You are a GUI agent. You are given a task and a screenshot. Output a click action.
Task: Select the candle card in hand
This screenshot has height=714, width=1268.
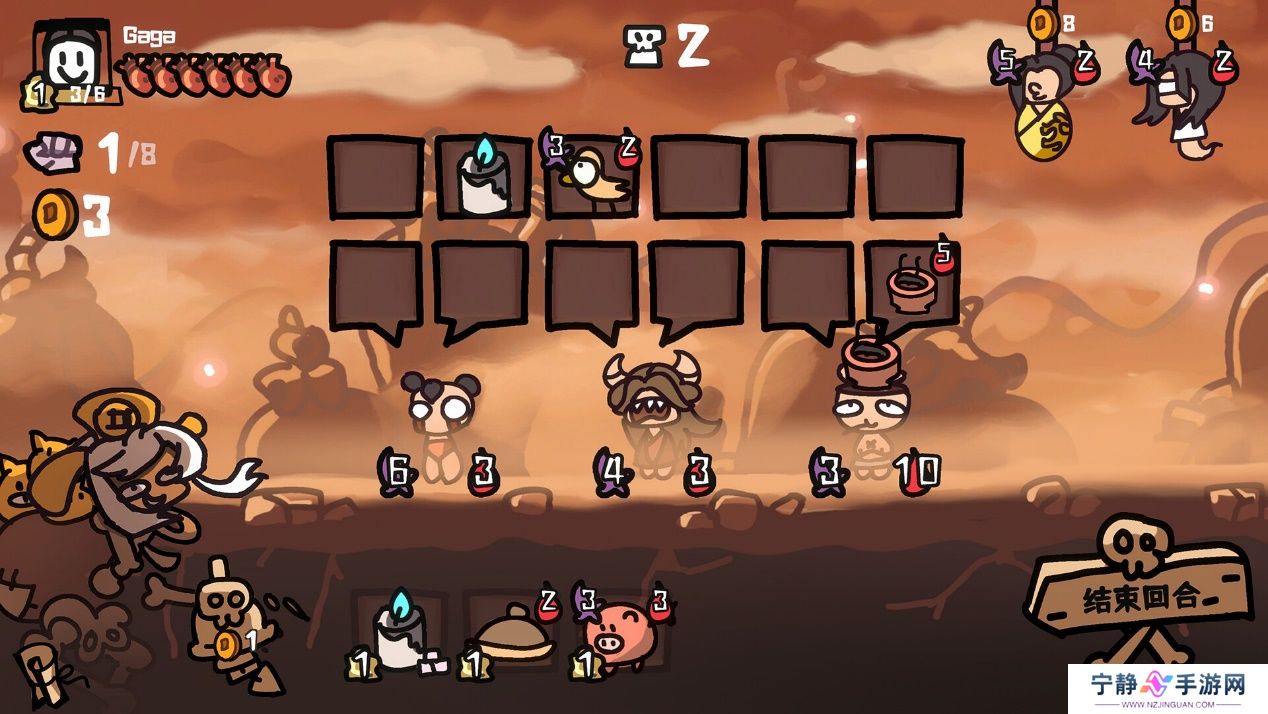pyautogui.click(x=400, y=633)
